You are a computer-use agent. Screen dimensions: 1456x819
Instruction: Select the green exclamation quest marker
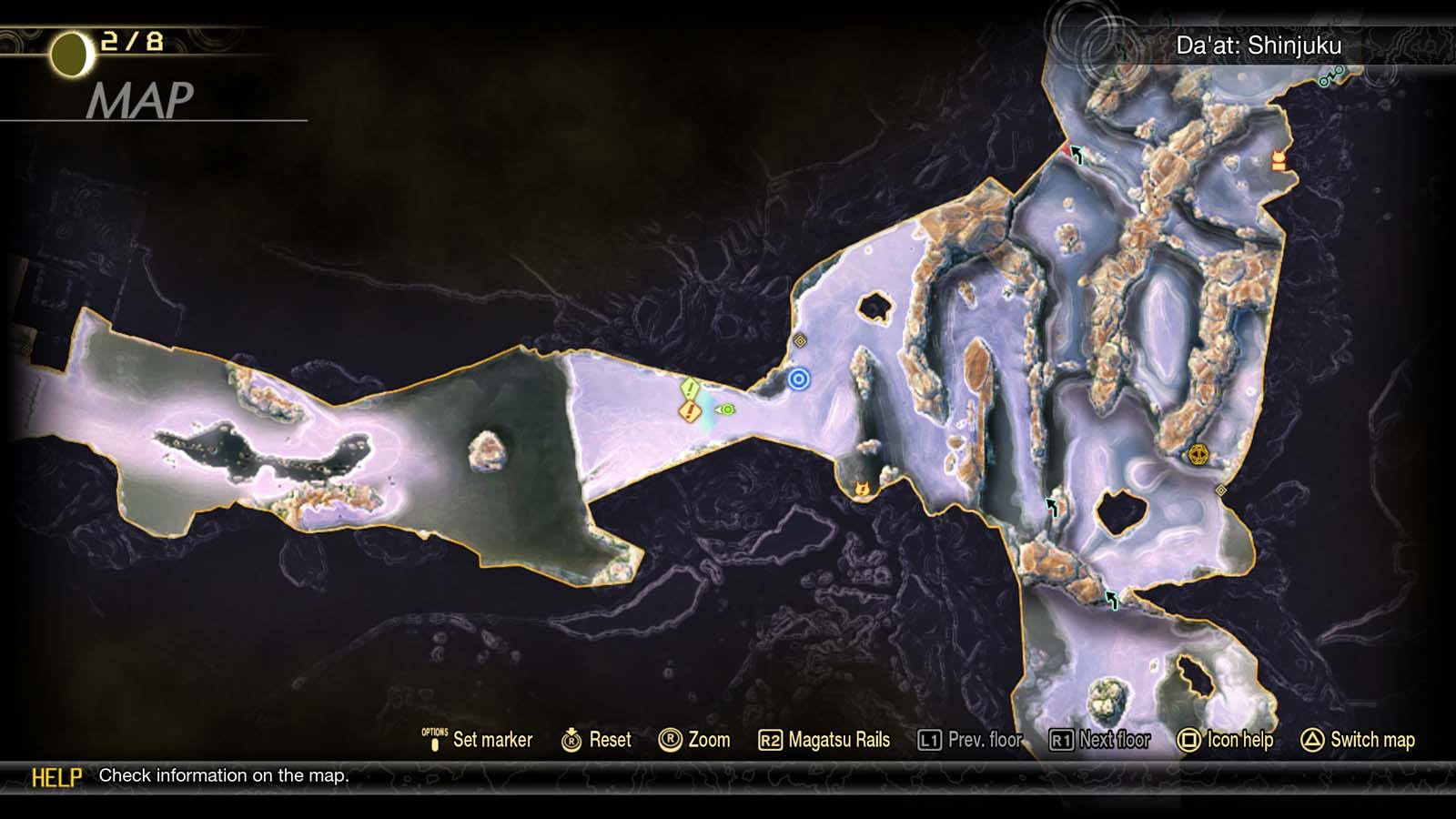pyautogui.click(x=690, y=389)
